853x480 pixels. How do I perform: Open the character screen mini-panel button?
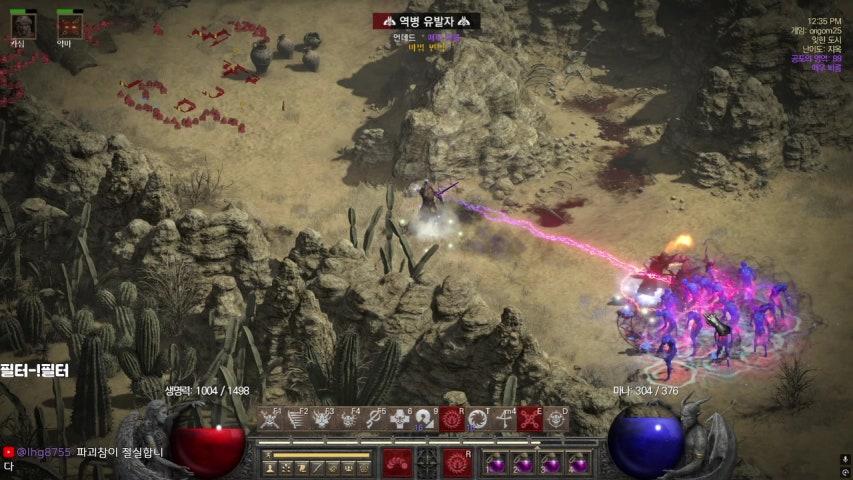[270, 467]
